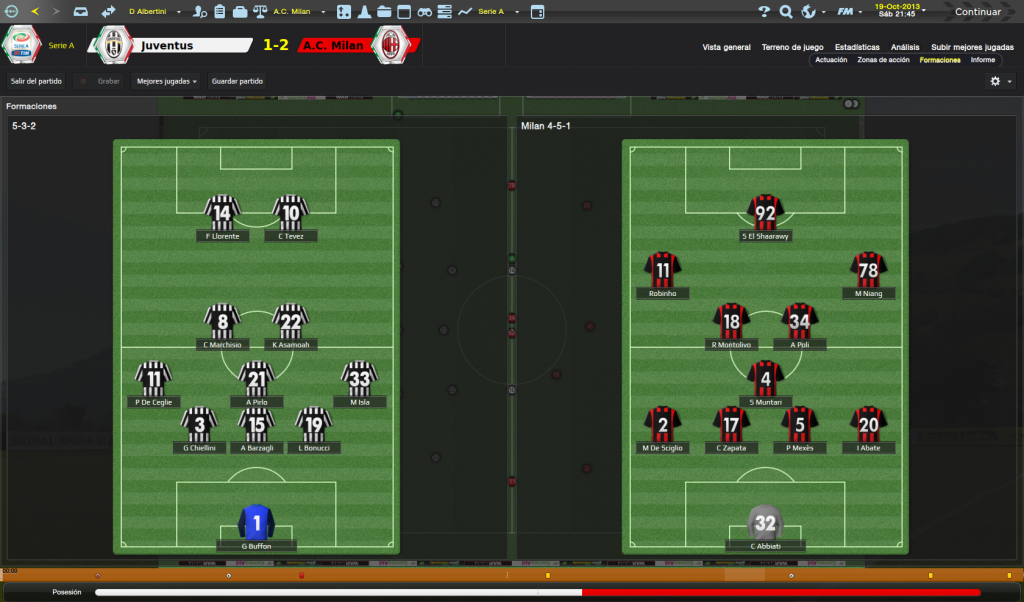Image resolution: width=1024 pixels, height=602 pixels.
Task: Click the yellow back arrow
Action: [35, 12]
